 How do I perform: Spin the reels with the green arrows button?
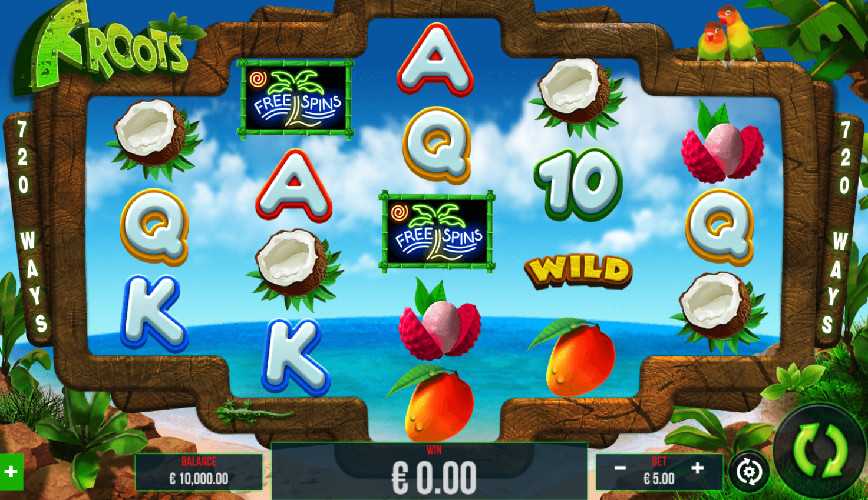pyautogui.click(x=819, y=451)
